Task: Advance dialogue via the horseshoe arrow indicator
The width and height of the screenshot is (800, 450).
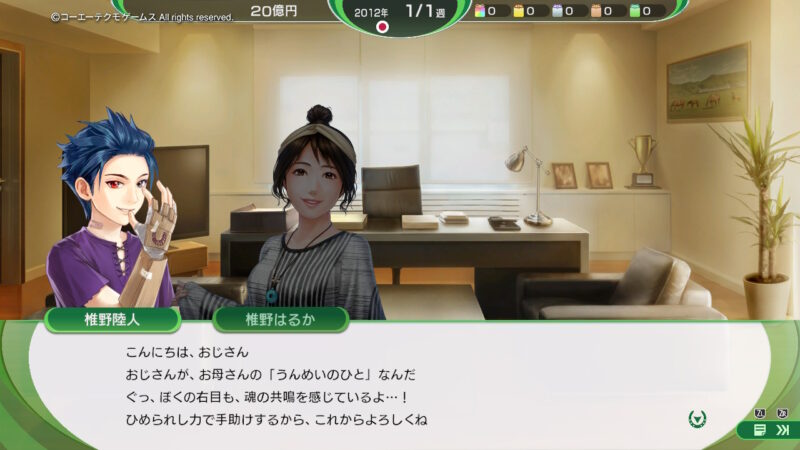Action: (698, 418)
